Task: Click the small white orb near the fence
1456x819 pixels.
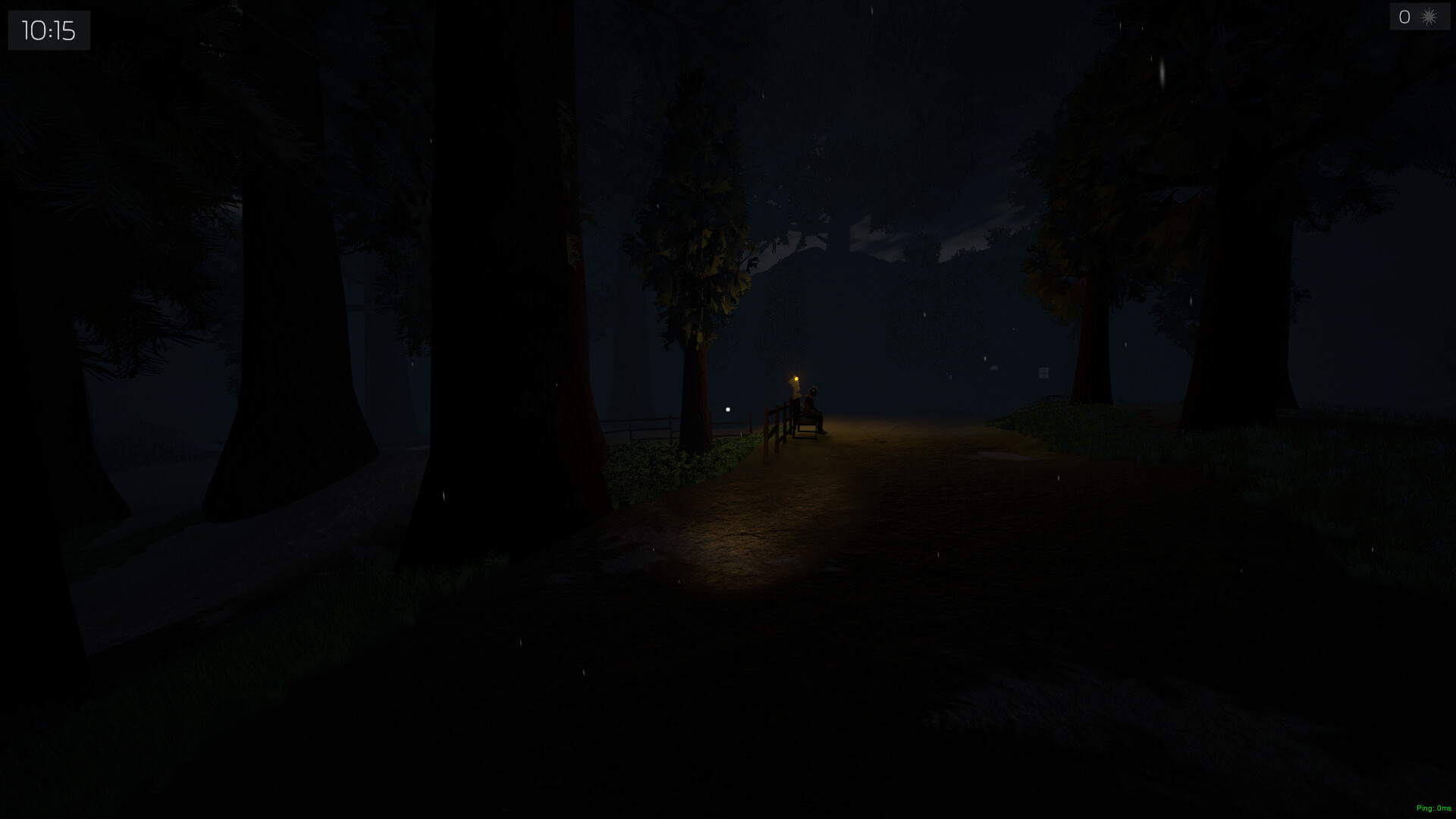Action: (x=729, y=408)
